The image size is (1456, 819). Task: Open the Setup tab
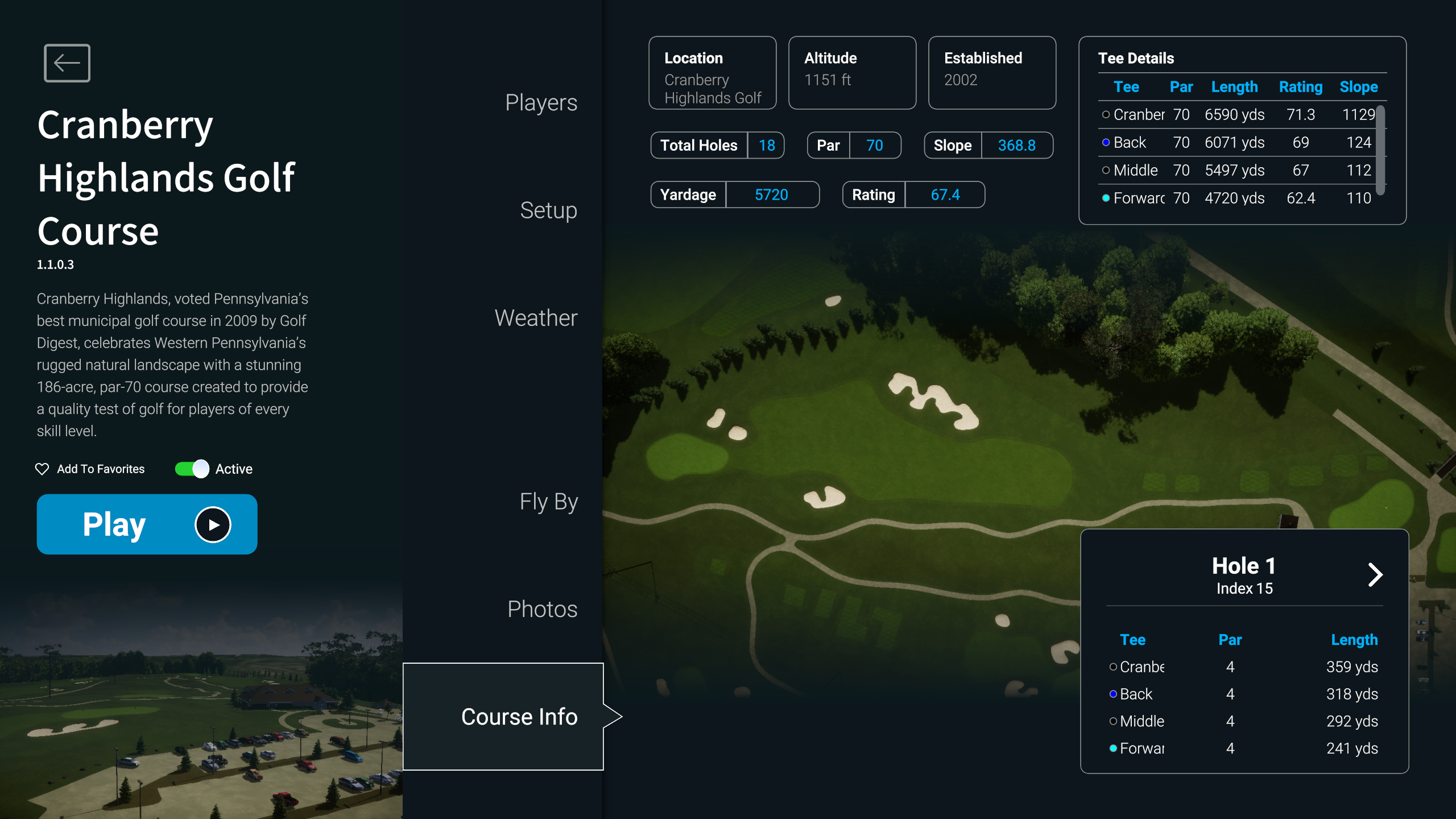[x=548, y=210]
